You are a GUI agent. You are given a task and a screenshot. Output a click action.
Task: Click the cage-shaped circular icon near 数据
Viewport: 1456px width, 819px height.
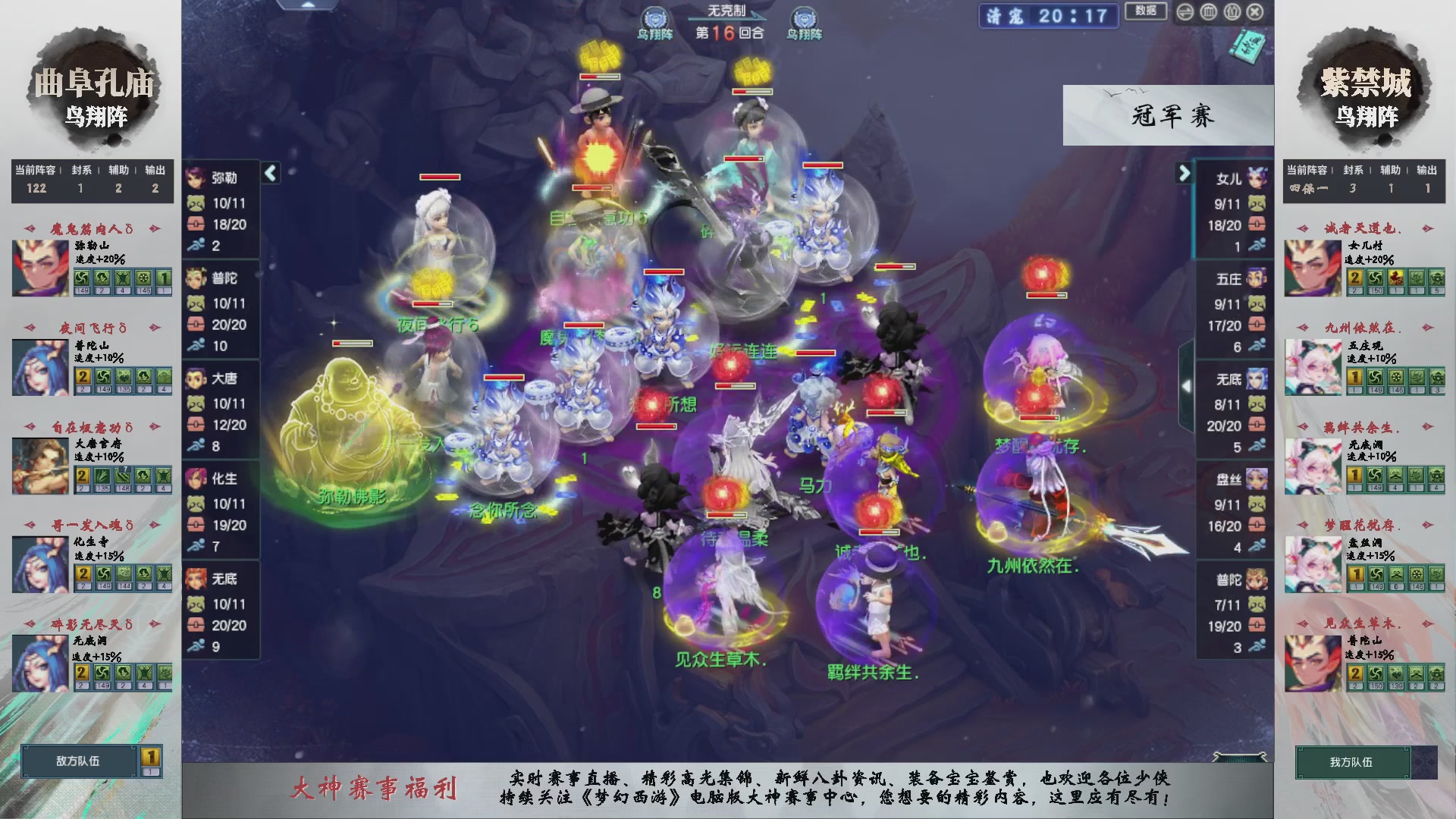coord(1209,12)
